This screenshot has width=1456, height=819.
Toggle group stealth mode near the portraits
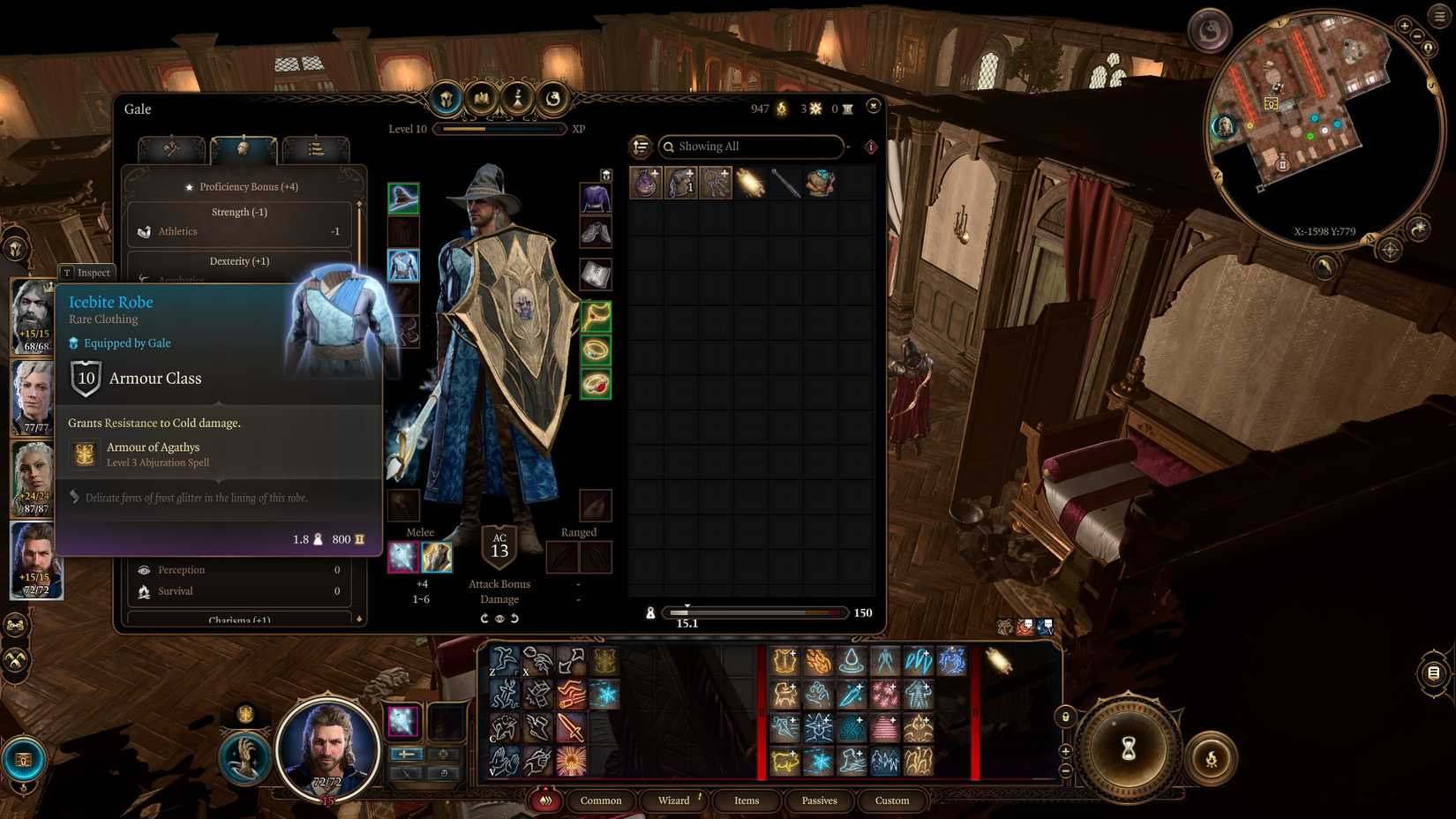pyautogui.click(x=16, y=626)
